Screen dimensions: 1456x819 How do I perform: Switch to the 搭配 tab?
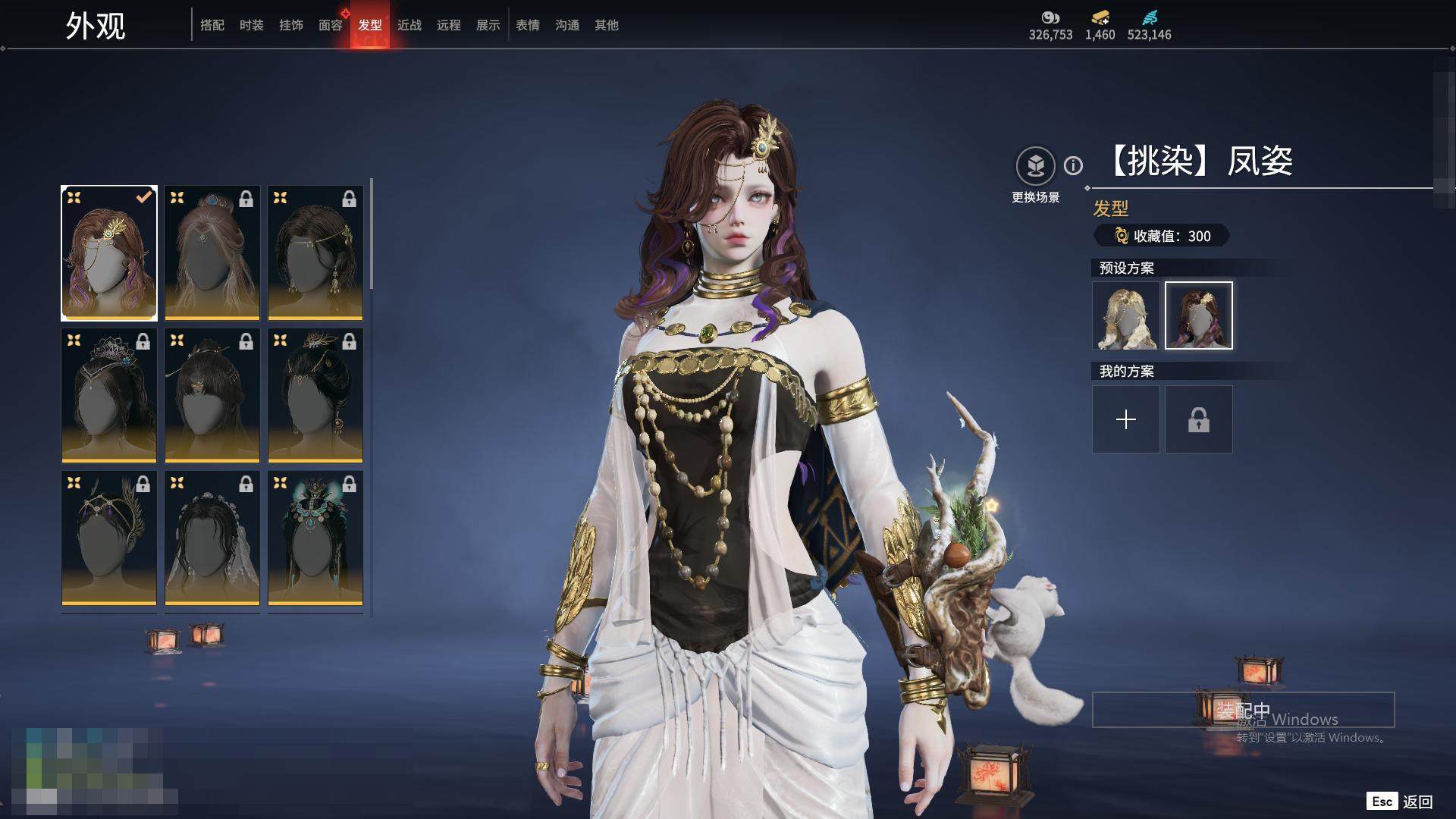pyautogui.click(x=212, y=25)
